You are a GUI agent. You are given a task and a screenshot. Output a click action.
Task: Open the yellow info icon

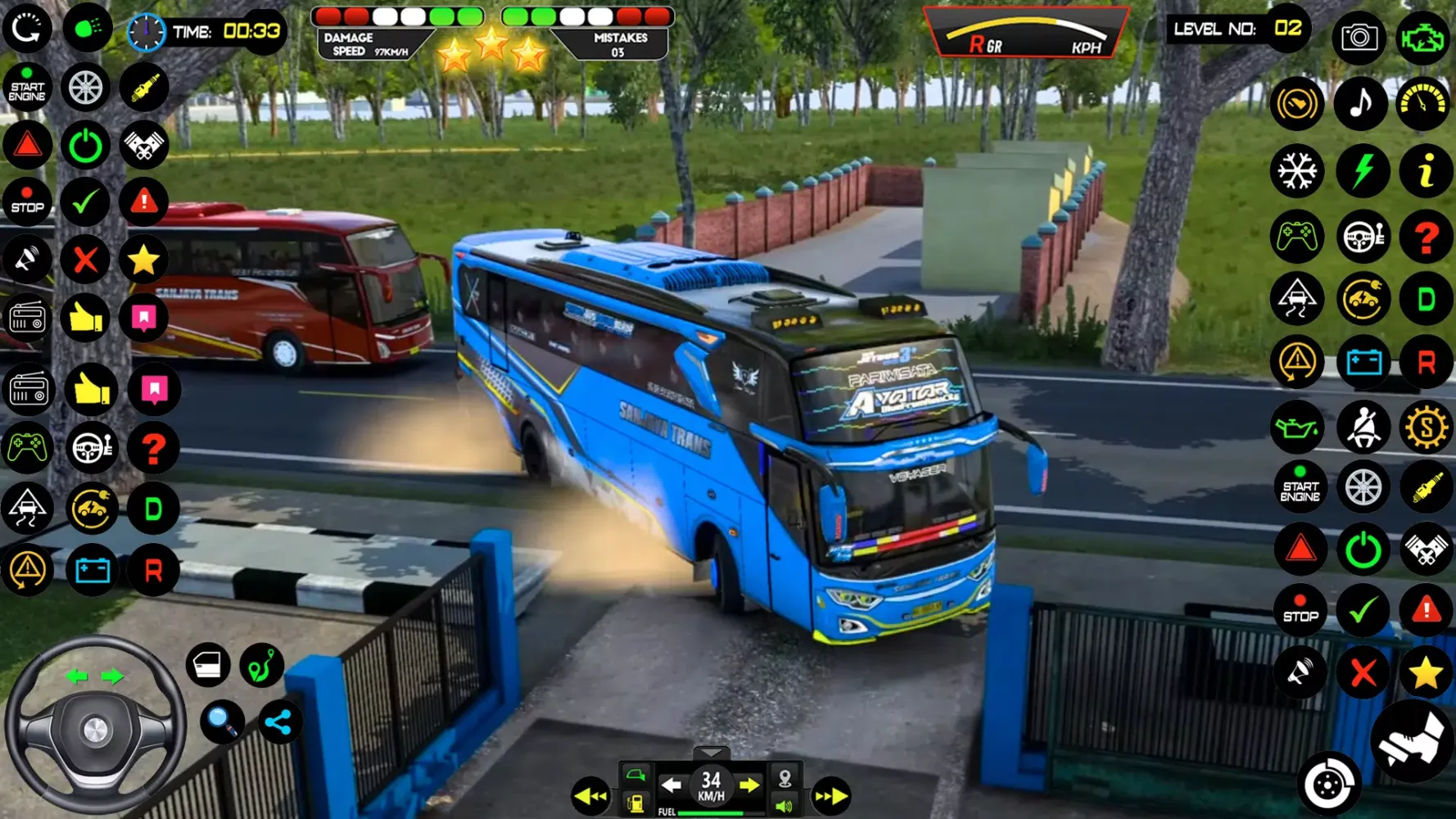tap(1426, 172)
